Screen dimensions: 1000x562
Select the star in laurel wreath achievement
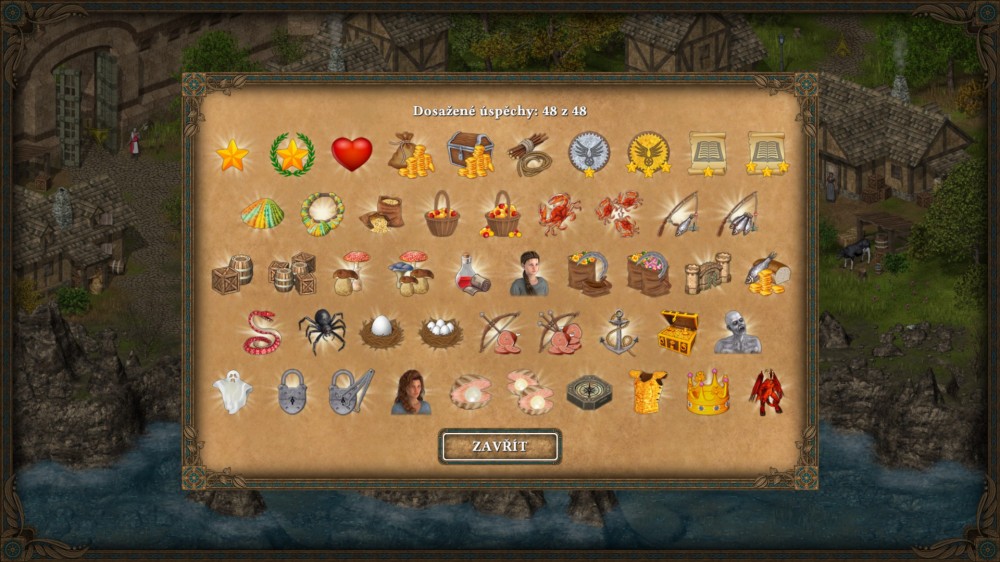tap(292, 154)
